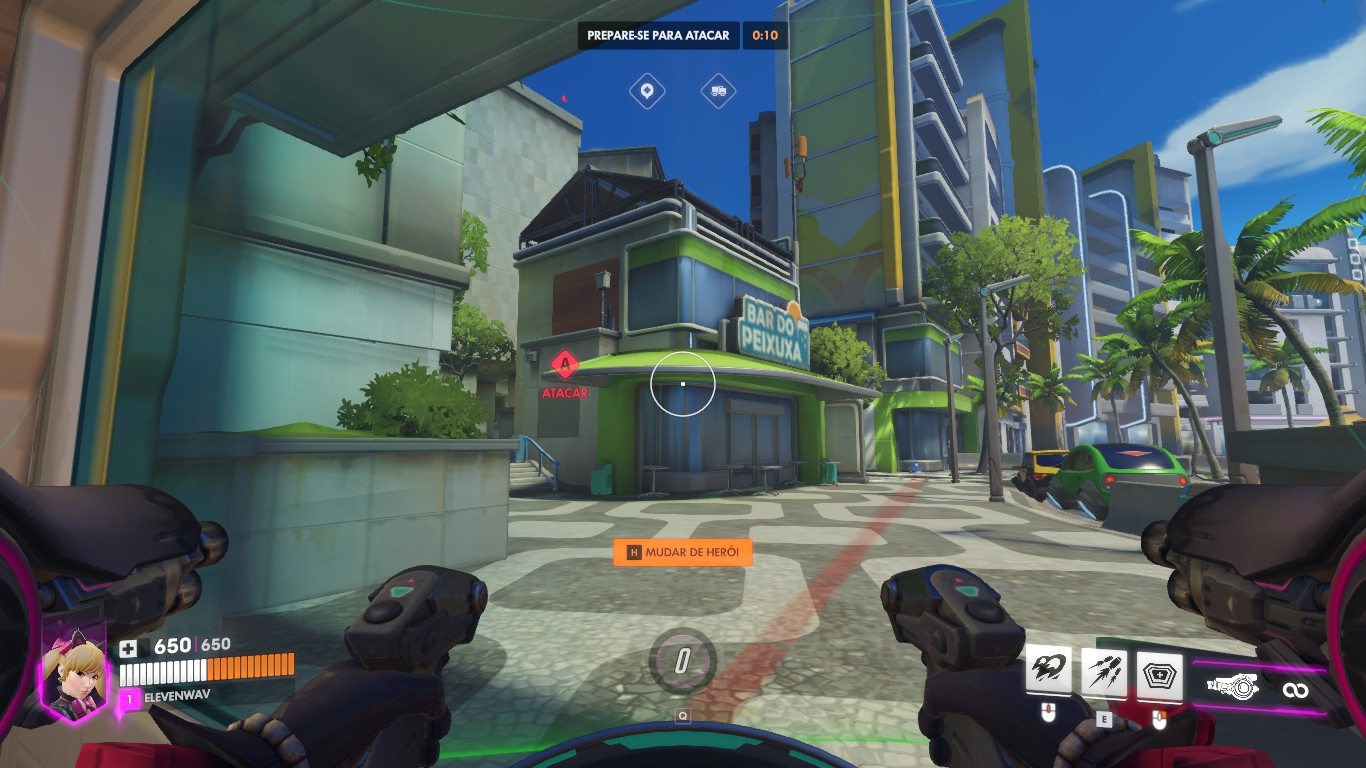
Task: Select the location pin objective icon
Action: [647, 92]
